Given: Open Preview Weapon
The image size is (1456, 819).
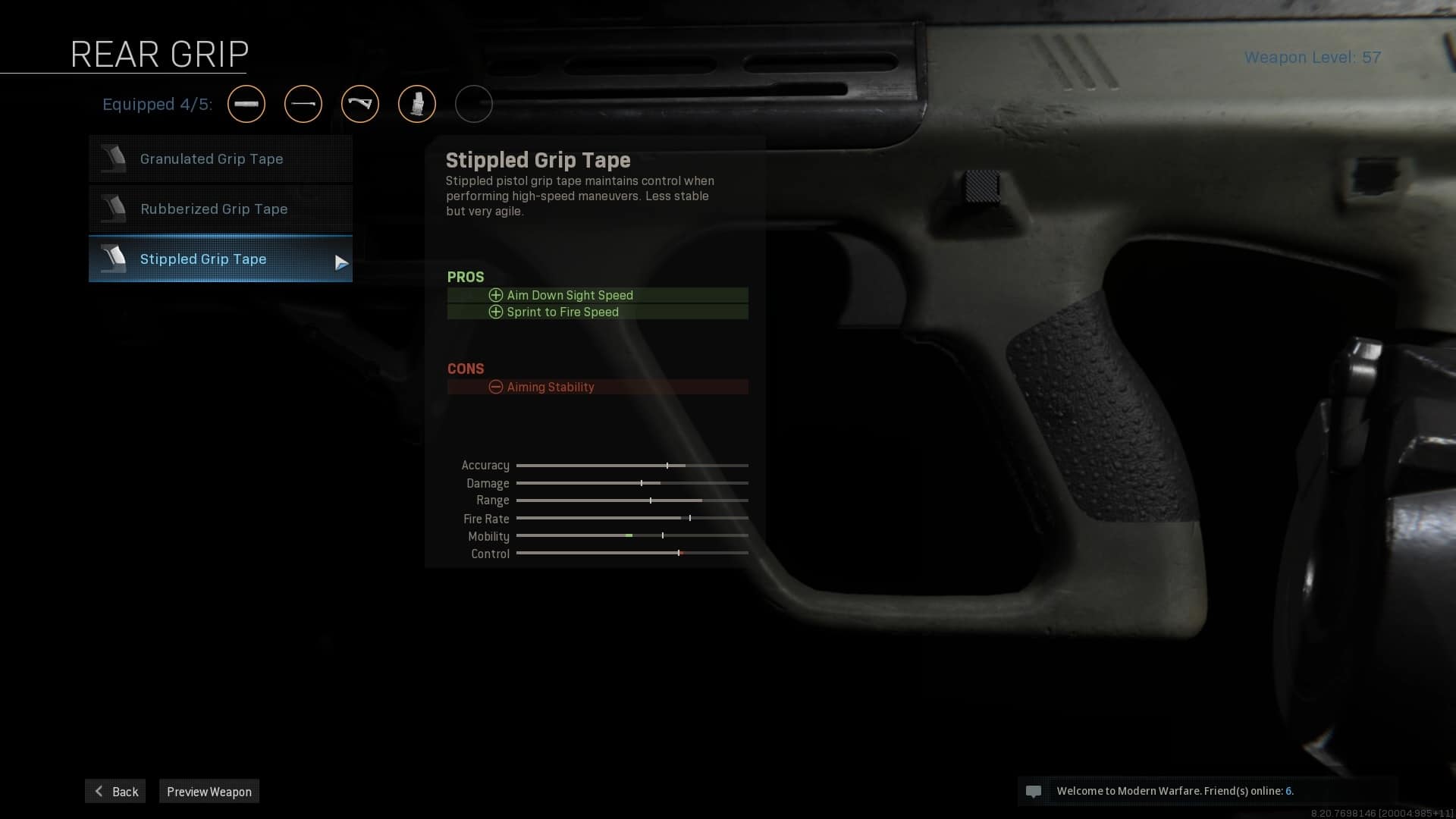Looking at the screenshot, I should click(209, 791).
